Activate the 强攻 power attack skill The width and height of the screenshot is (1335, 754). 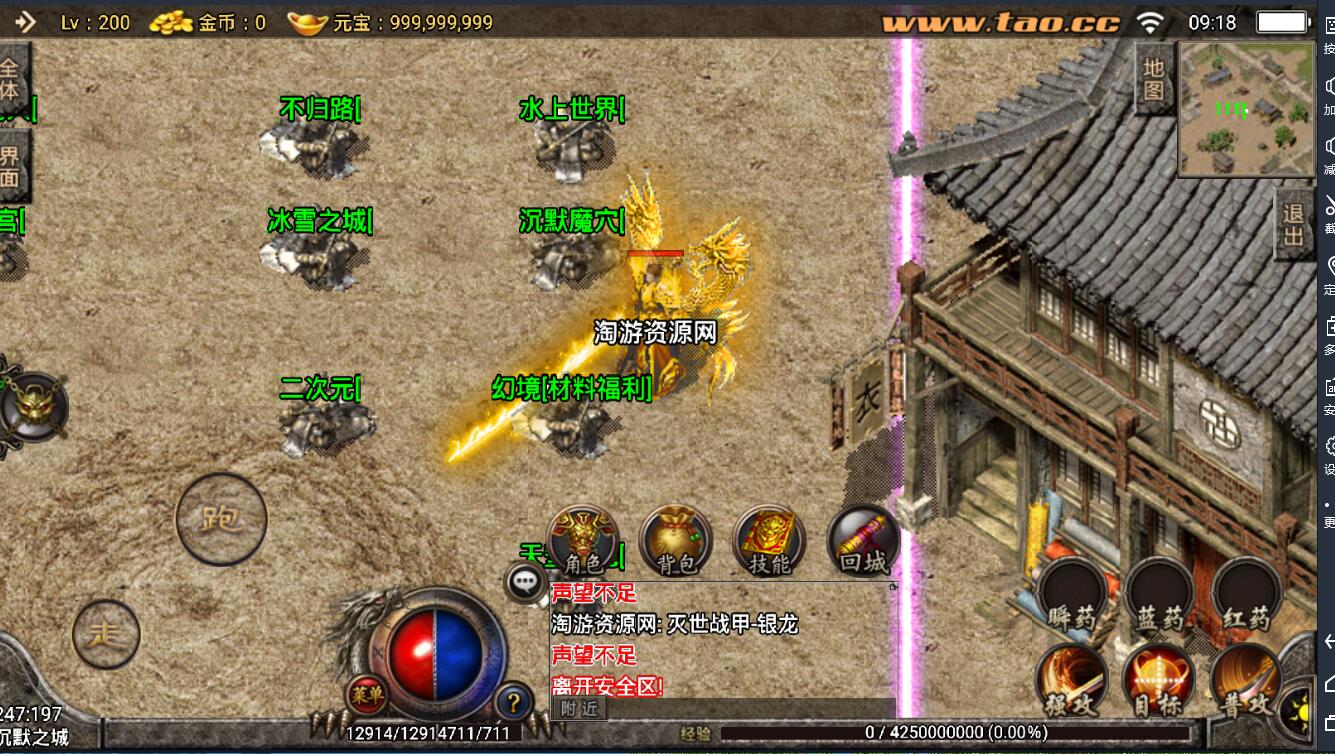pos(1072,680)
